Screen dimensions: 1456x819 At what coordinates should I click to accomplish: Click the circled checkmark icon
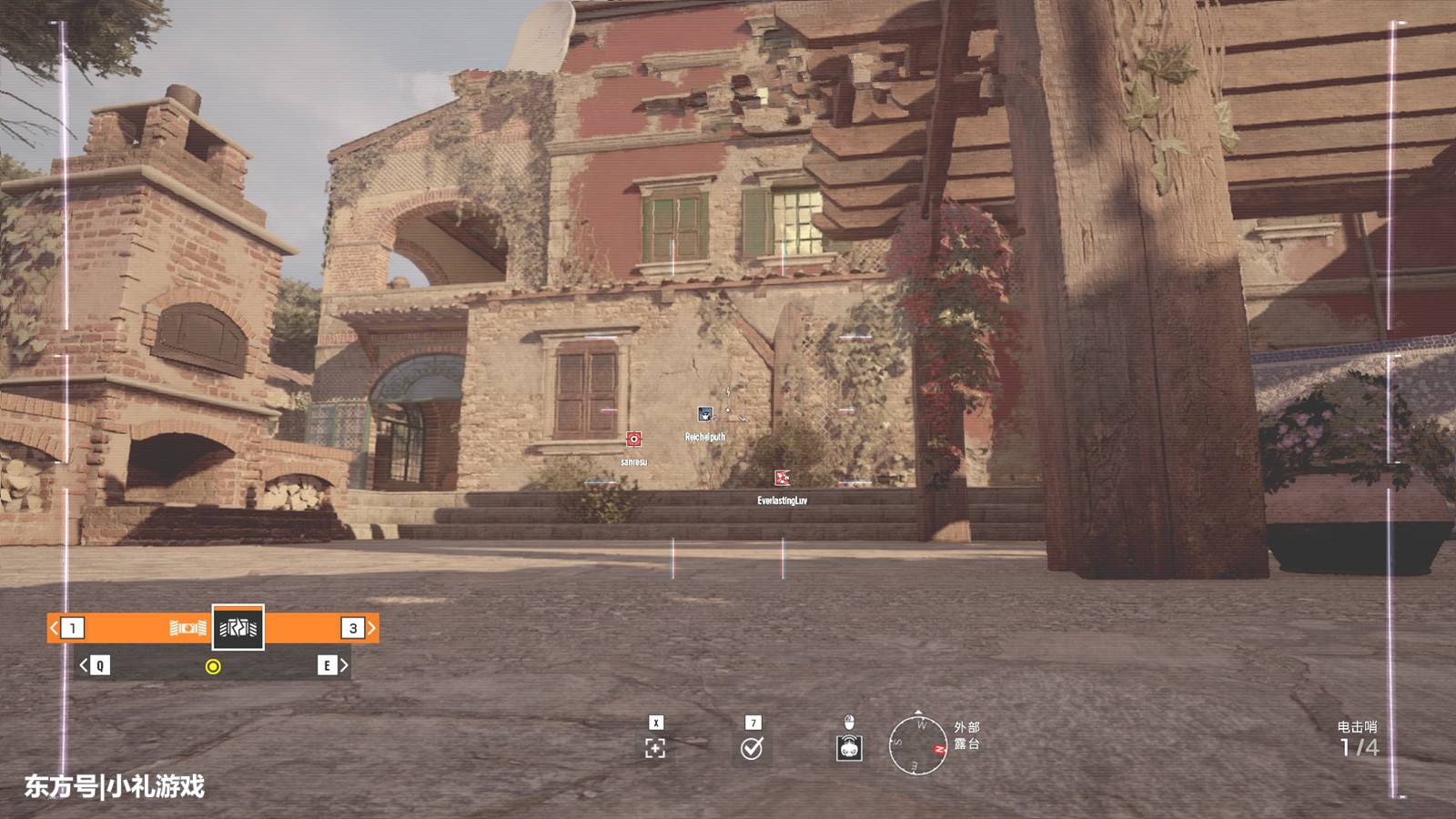(752, 748)
